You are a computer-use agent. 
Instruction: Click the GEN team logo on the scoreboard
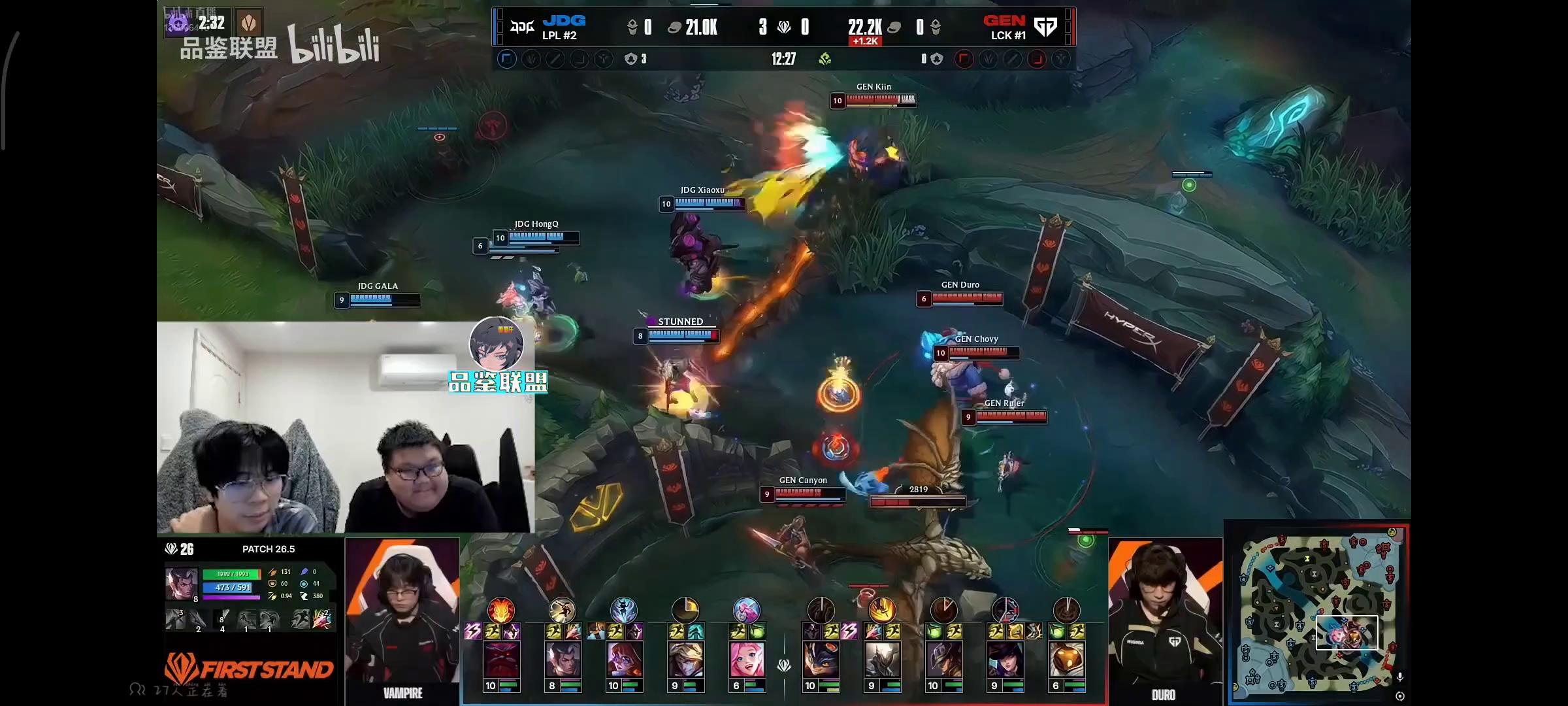coord(1045,27)
